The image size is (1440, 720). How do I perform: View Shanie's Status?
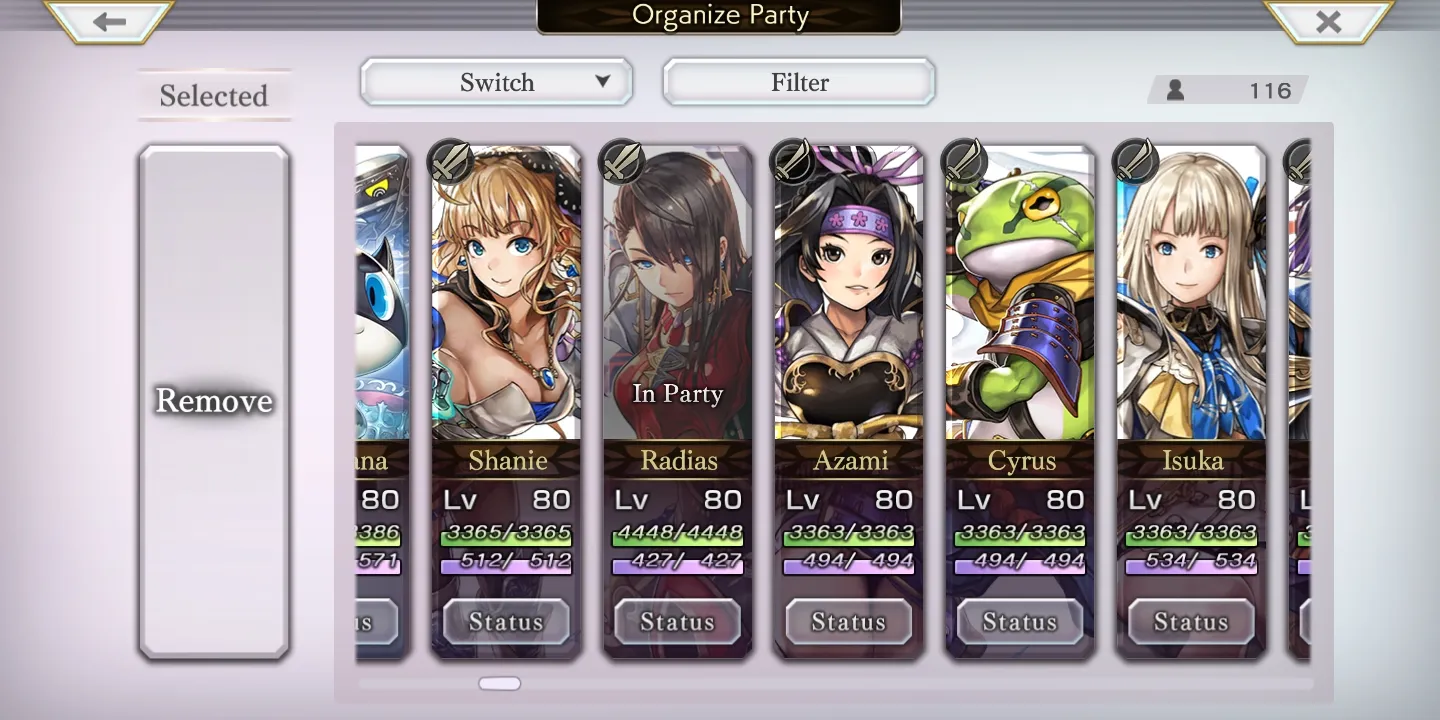506,622
